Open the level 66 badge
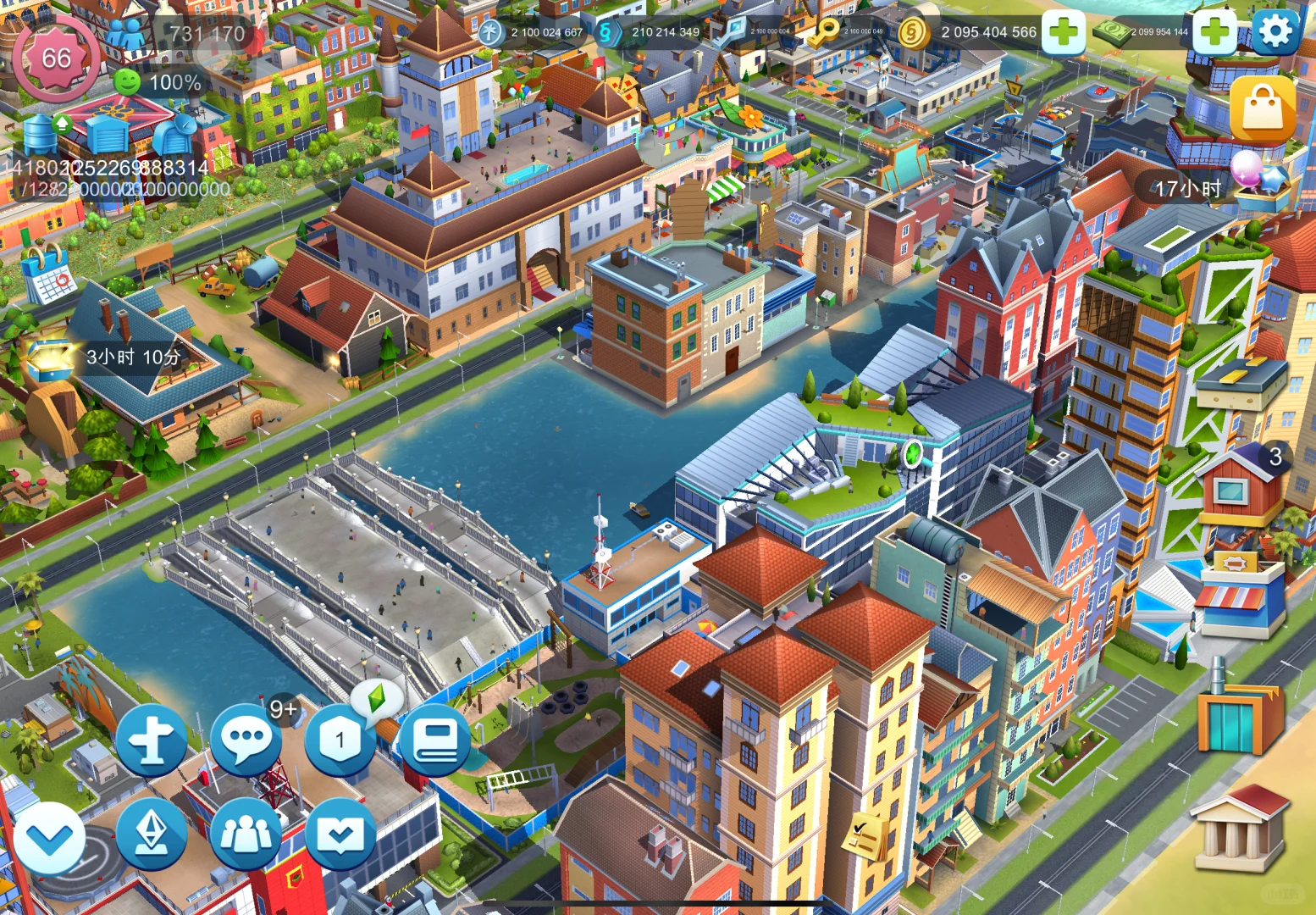 [56, 58]
